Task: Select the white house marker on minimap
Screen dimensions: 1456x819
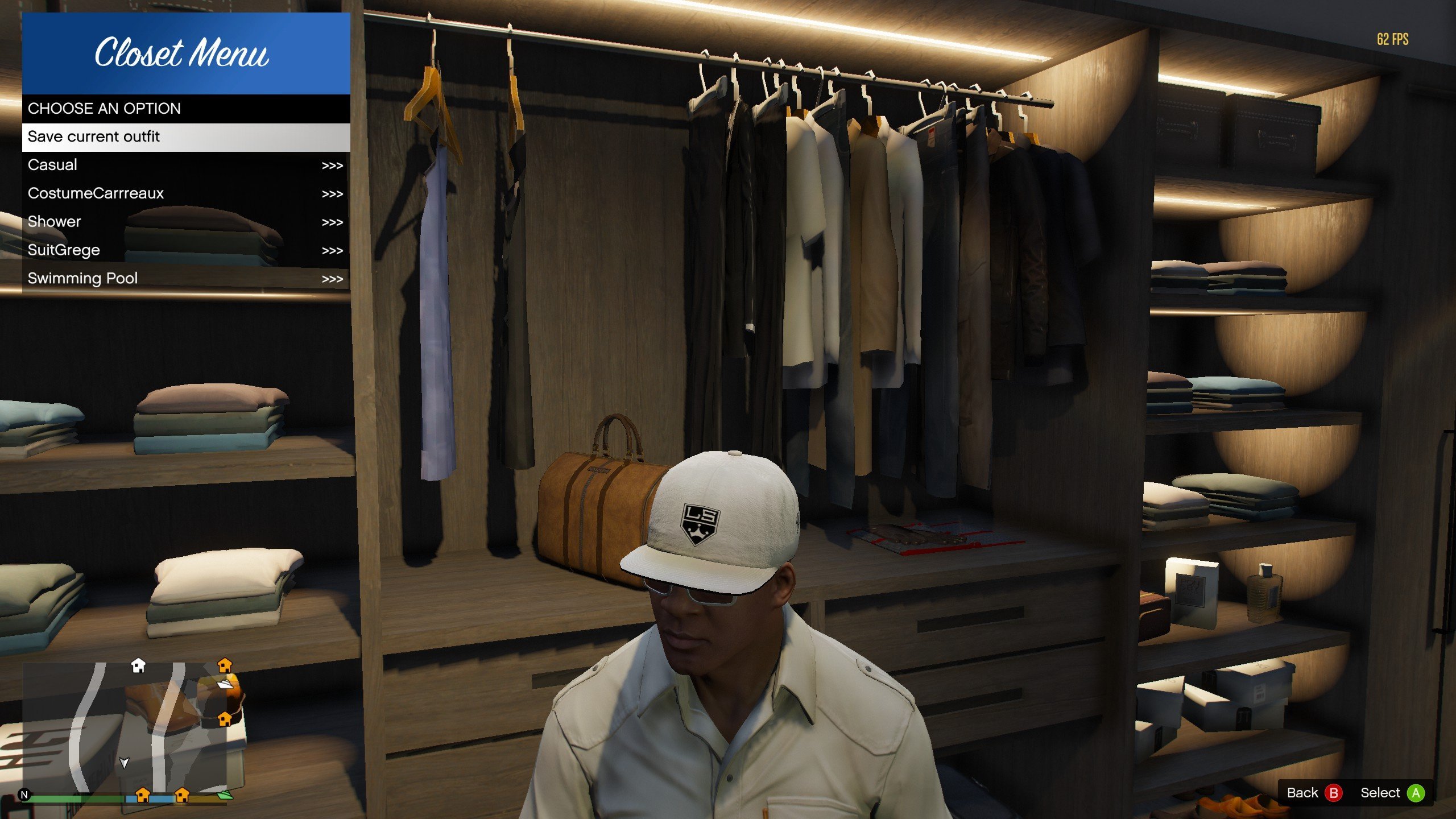Action: (x=138, y=665)
